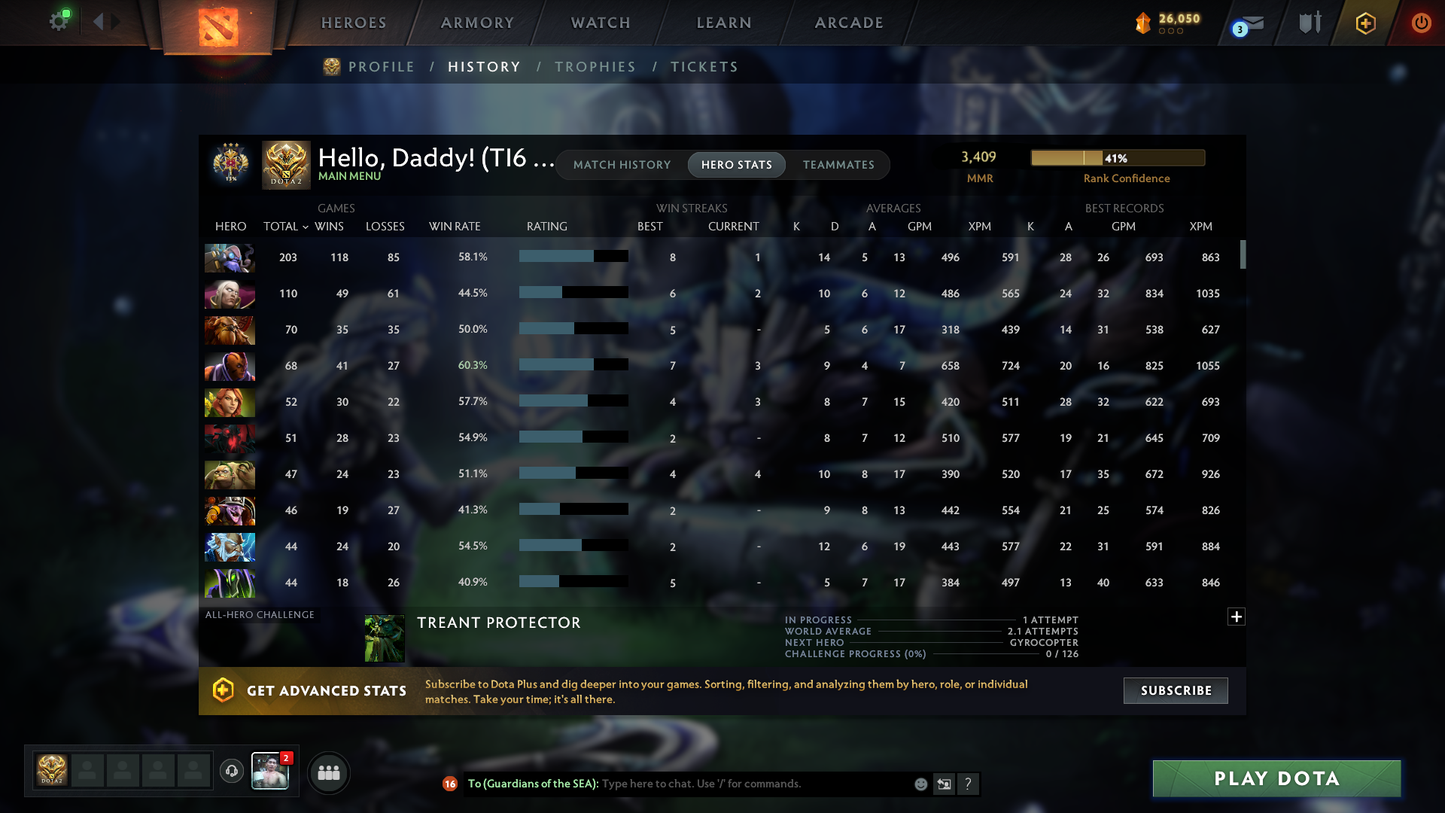Viewport: 1445px width, 813px height.
Task: Switch to the Teammates view
Action: (x=839, y=164)
